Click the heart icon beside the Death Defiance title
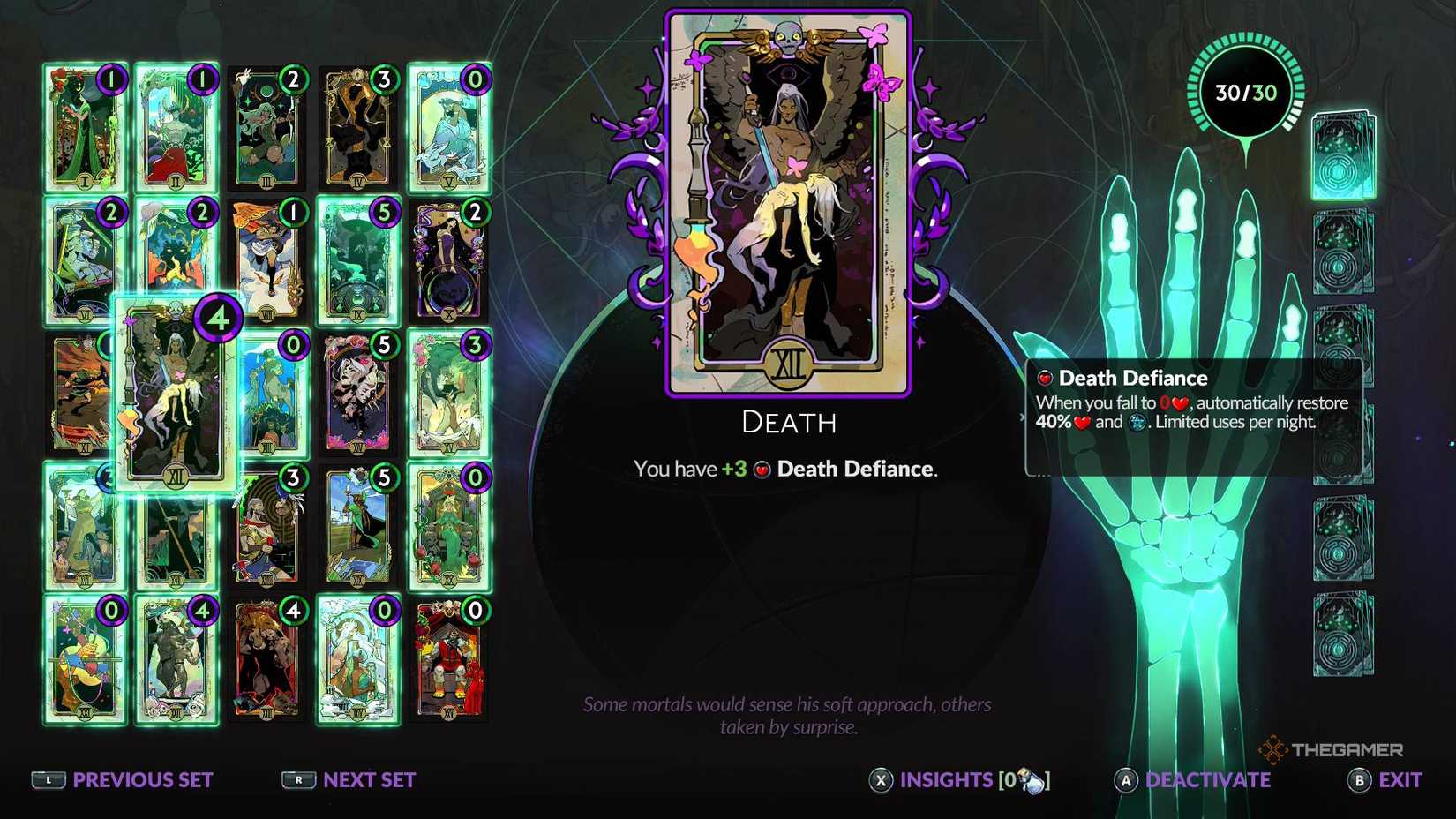Viewport: 1456px width, 819px height. click(1044, 378)
